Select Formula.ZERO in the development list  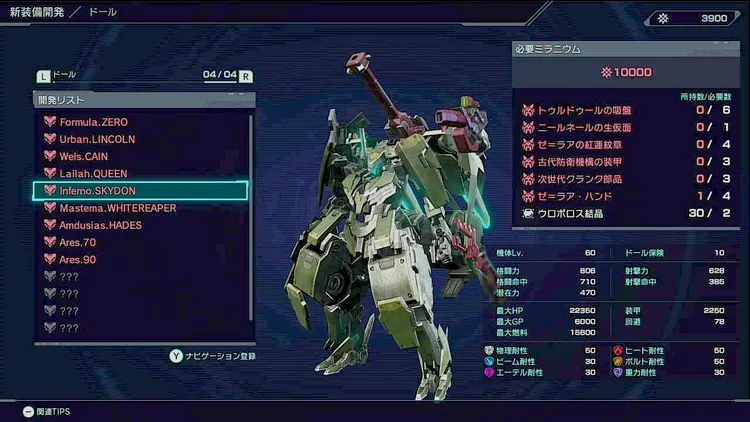tap(95, 122)
